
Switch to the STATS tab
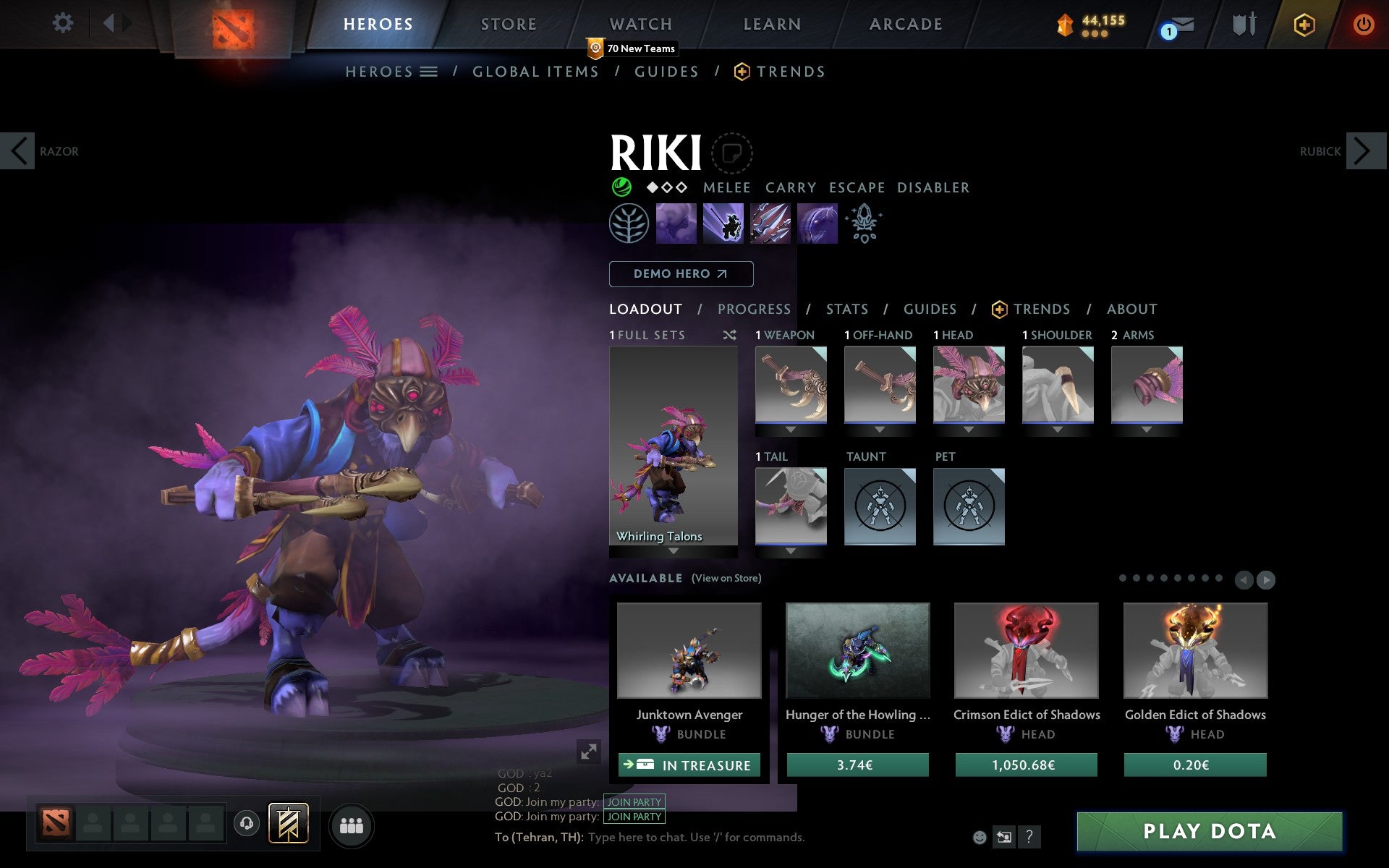coord(846,309)
